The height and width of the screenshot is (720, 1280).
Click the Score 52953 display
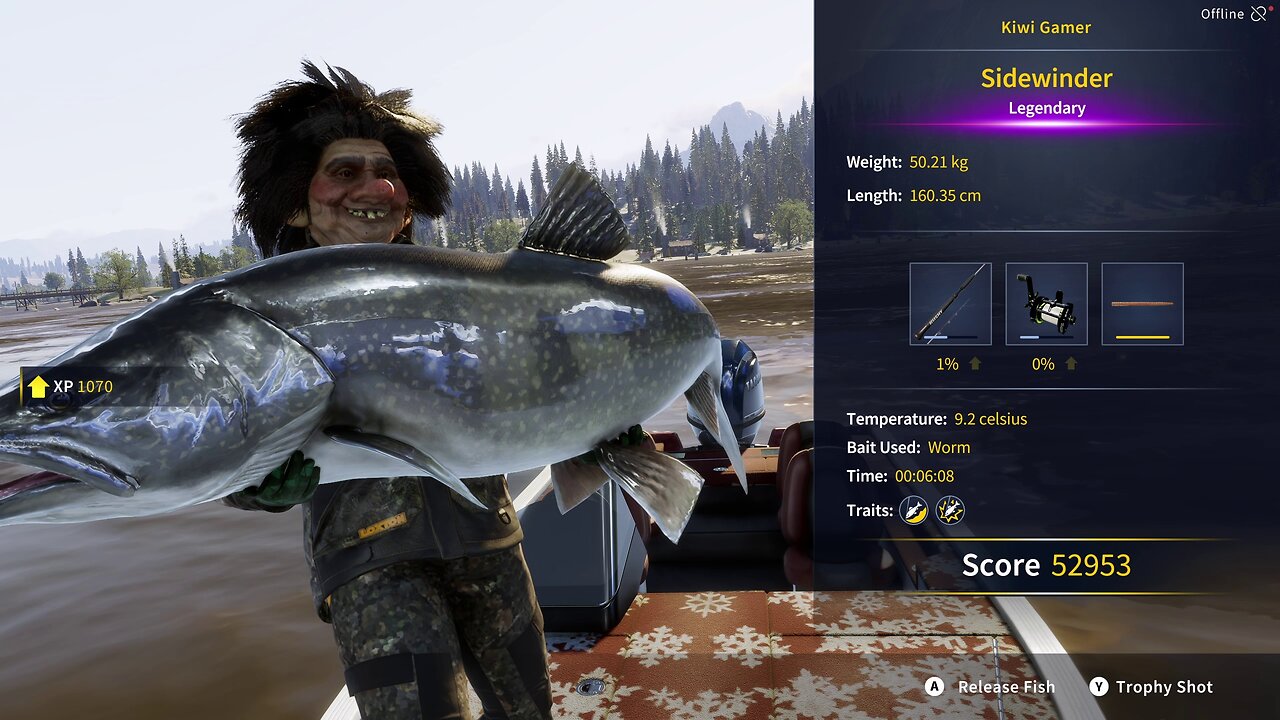pyautogui.click(x=1046, y=565)
